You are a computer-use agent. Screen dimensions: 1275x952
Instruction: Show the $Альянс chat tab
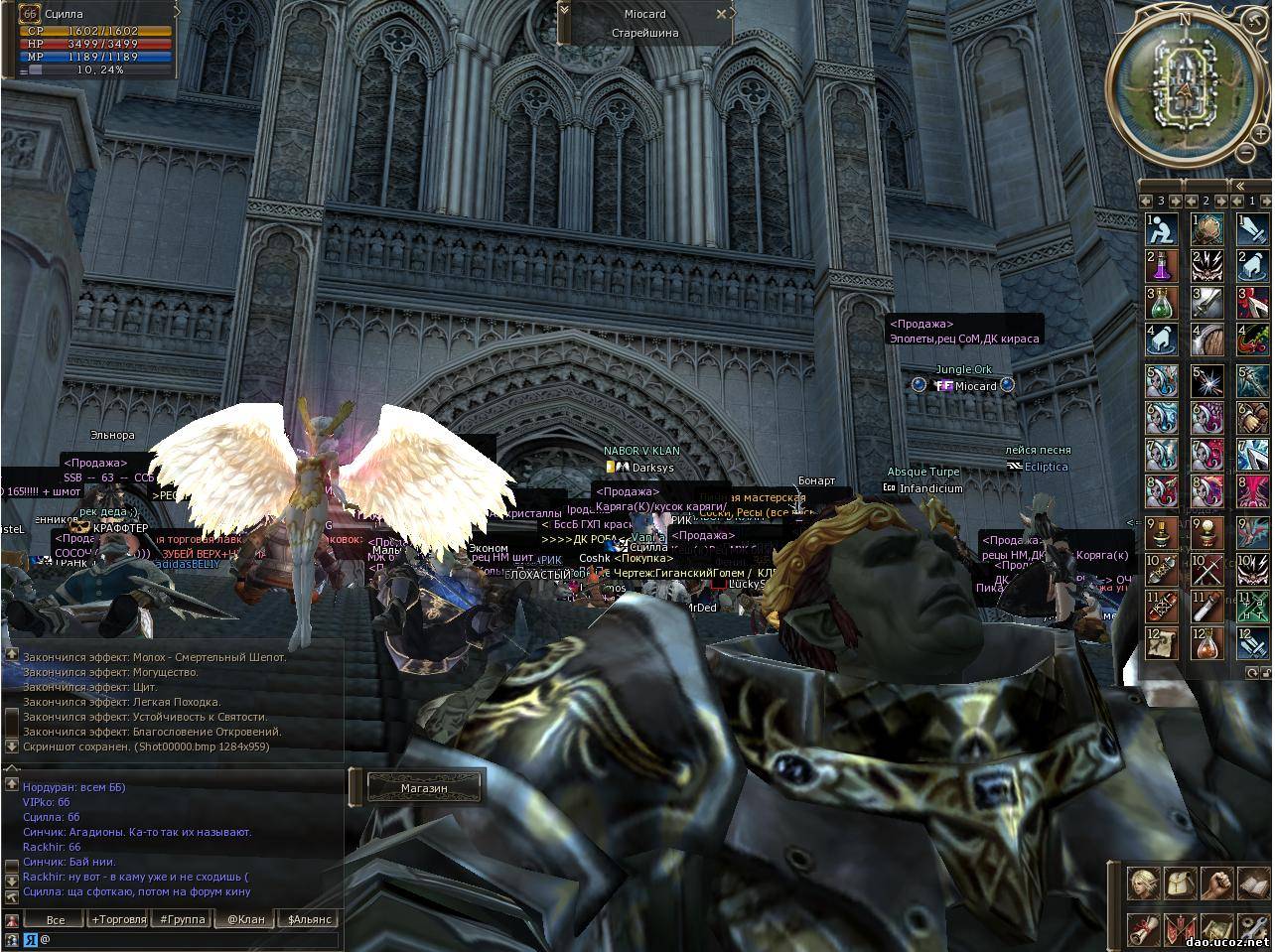pos(309,919)
